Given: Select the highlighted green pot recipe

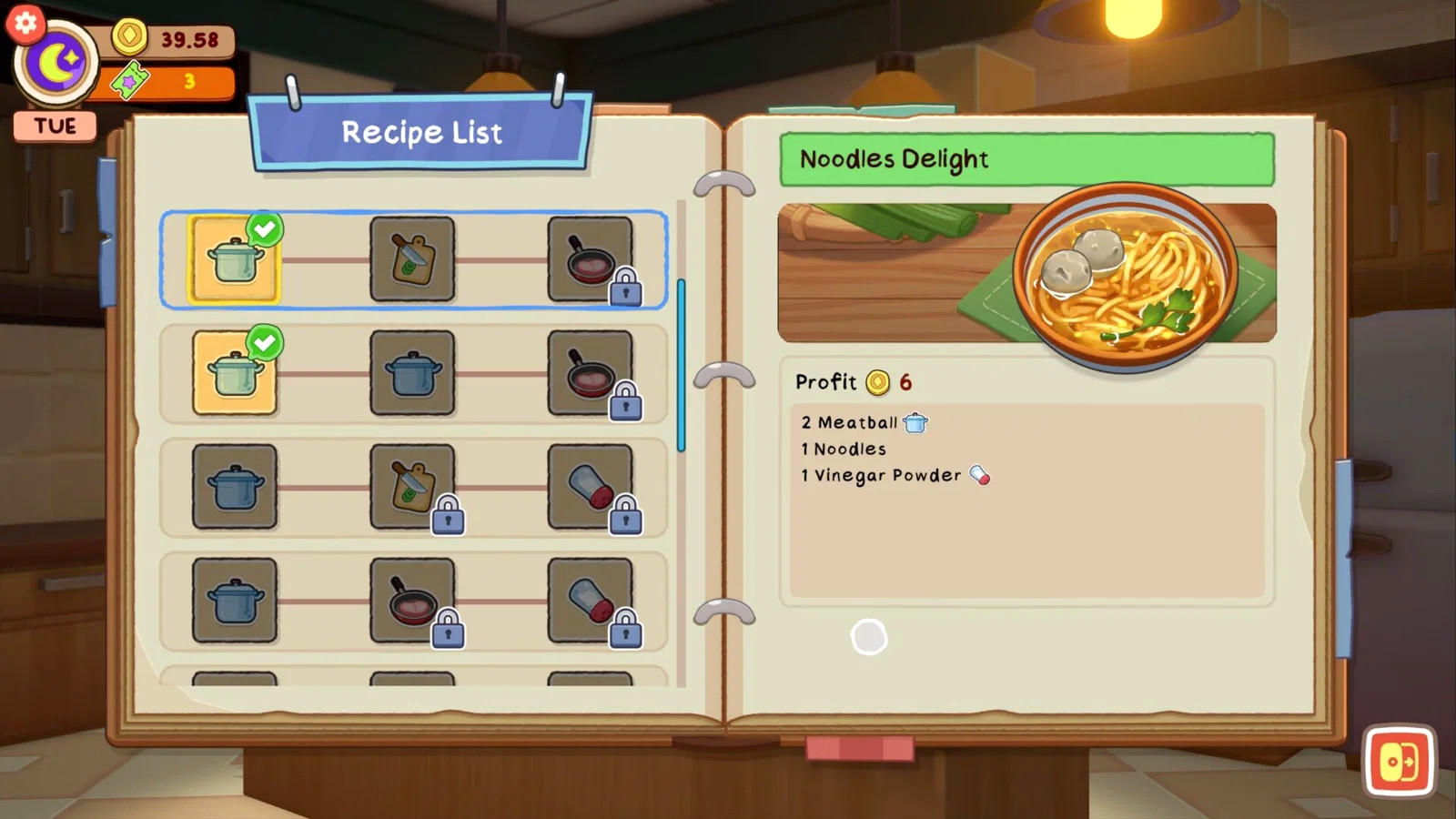Looking at the screenshot, I should (234, 259).
